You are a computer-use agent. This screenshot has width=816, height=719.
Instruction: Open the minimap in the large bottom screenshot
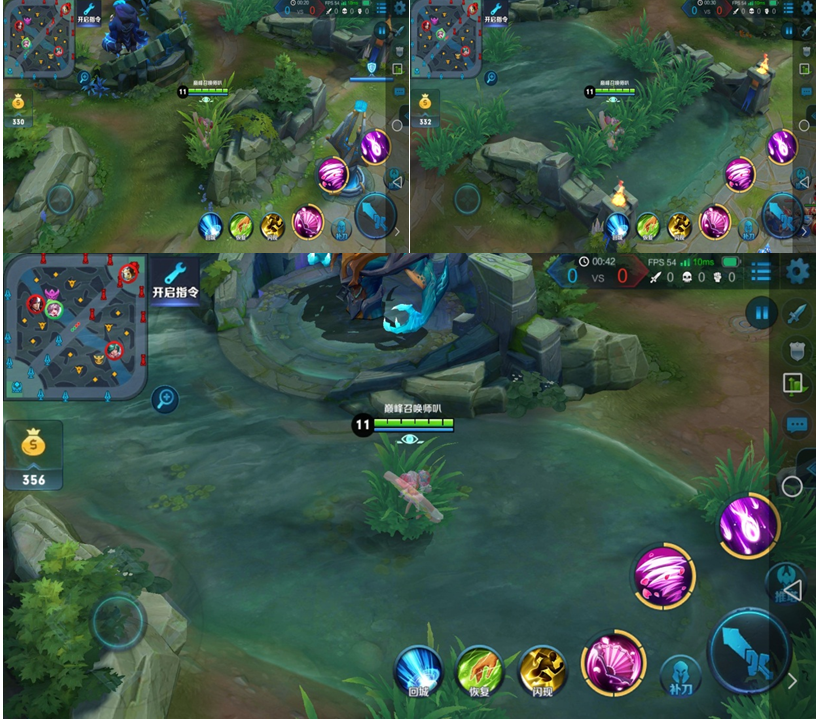76,326
